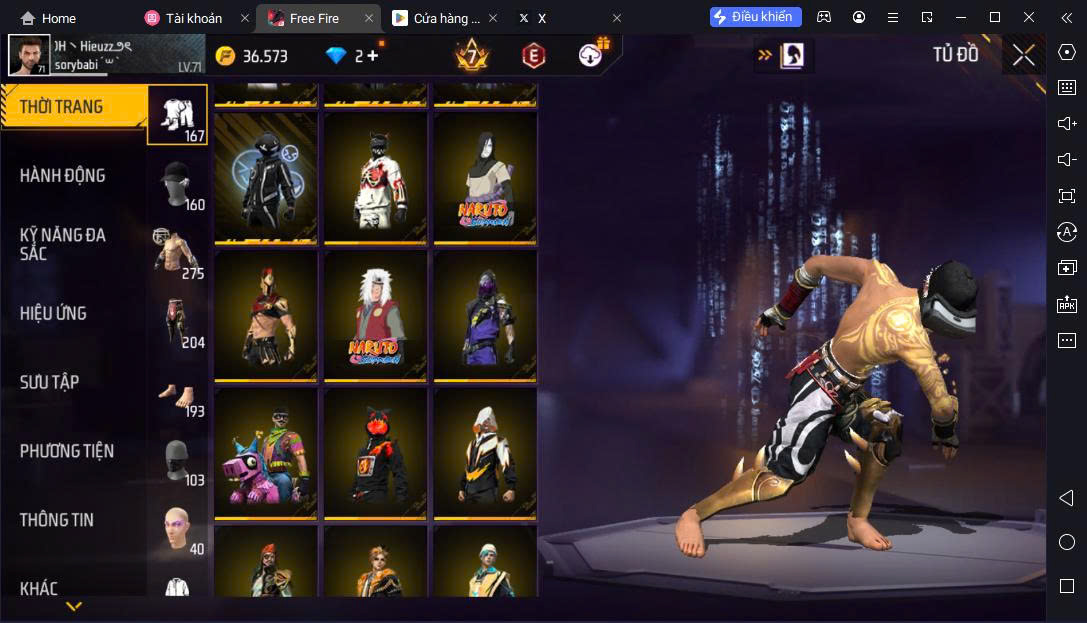Open the red E badge icon
This screenshot has height=623, width=1087.
pos(534,56)
